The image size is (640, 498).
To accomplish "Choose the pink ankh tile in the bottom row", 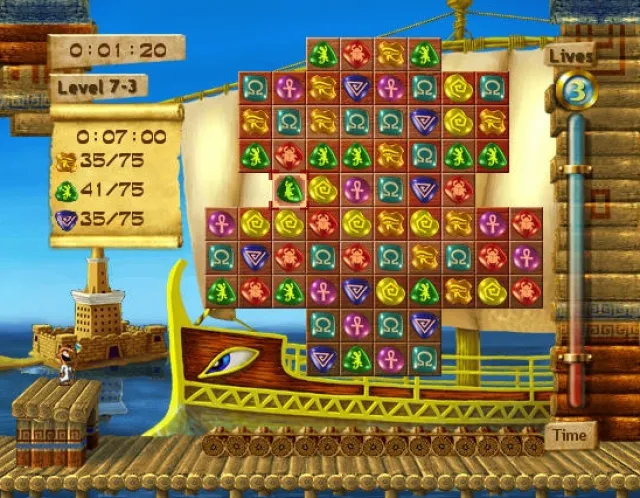I will tap(390, 358).
